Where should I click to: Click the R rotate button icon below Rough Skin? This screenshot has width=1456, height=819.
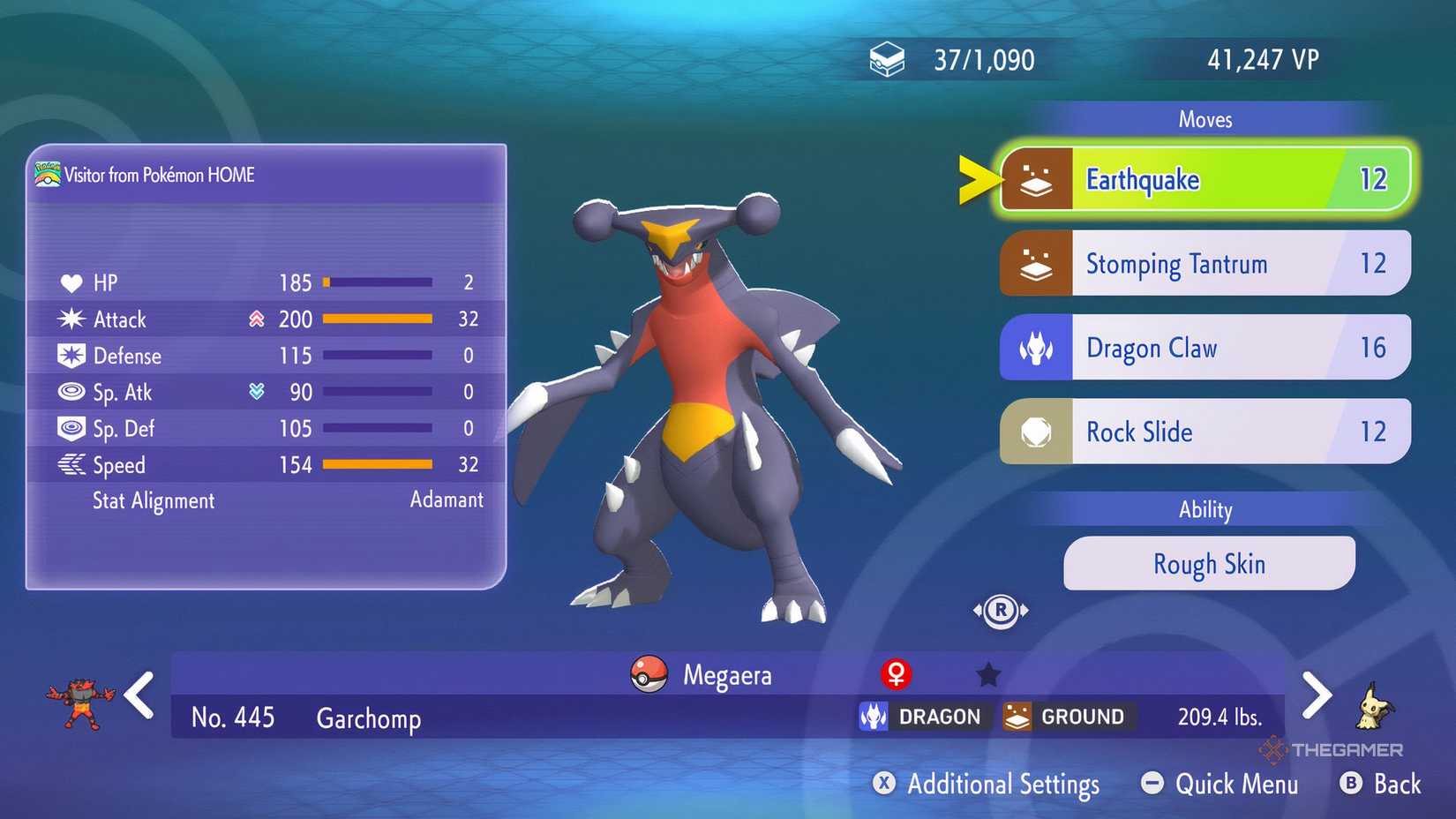pos(1002,609)
